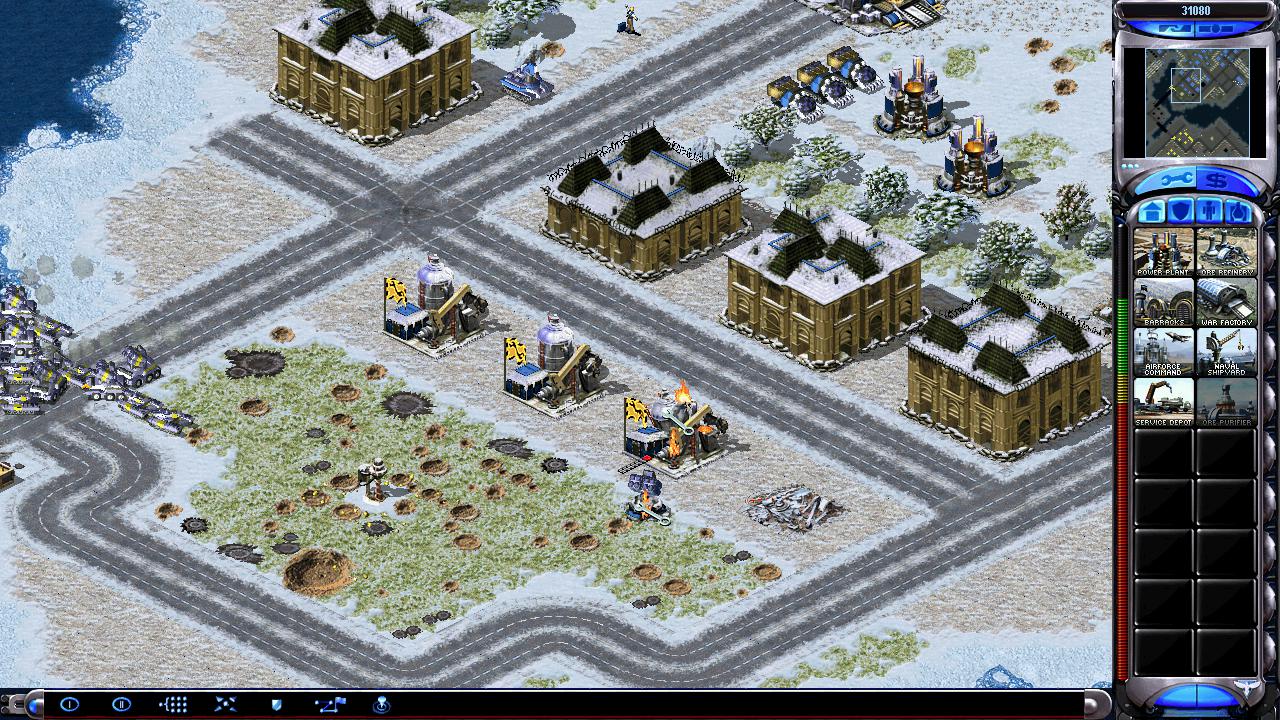Select team II on the command bar
Screen dimensions: 1280x720
coord(121,704)
